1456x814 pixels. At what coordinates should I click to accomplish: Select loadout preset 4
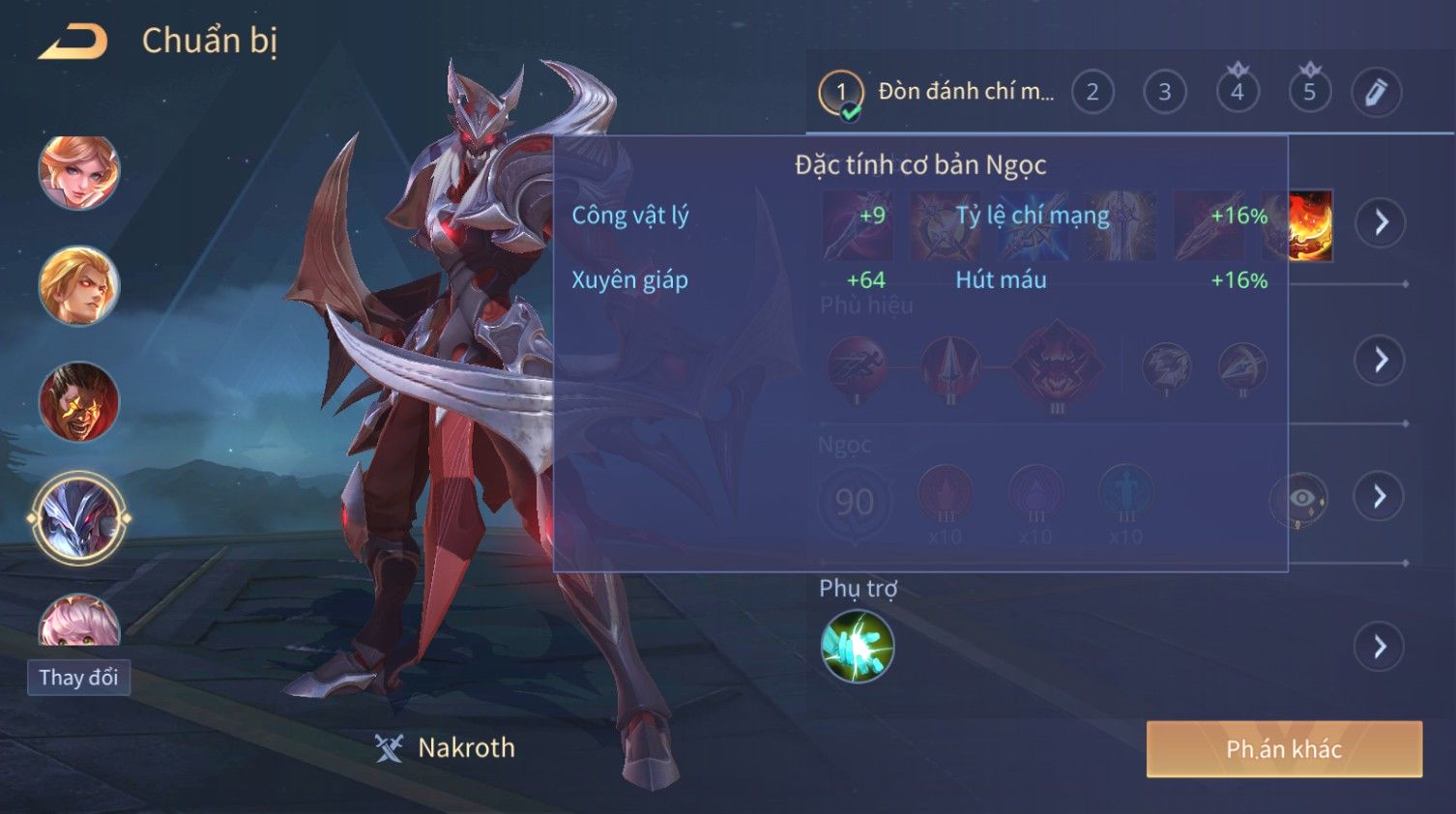pyautogui.click(x=1238, y=93)
